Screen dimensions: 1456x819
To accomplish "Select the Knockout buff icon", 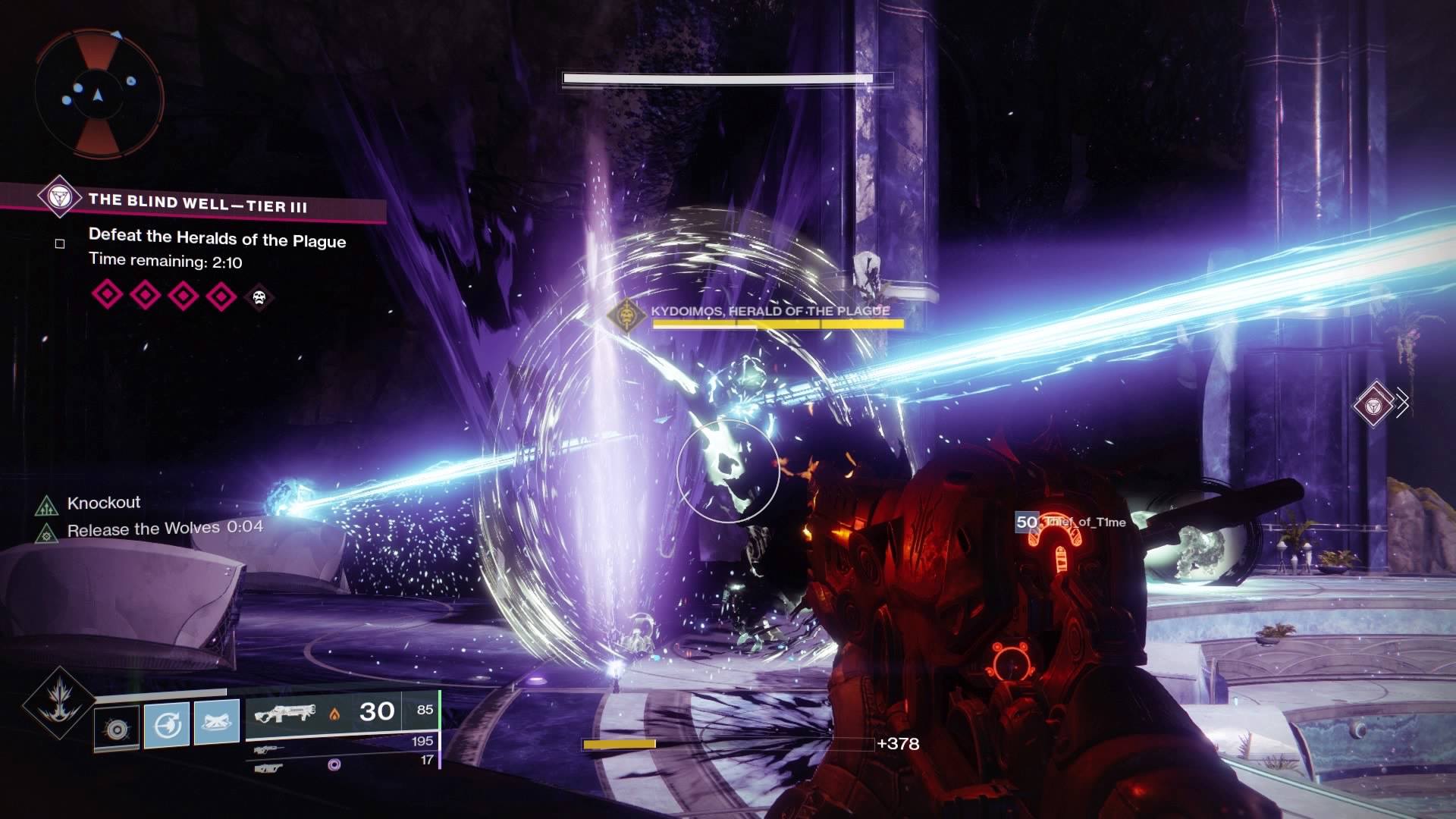I will point(47,504).
